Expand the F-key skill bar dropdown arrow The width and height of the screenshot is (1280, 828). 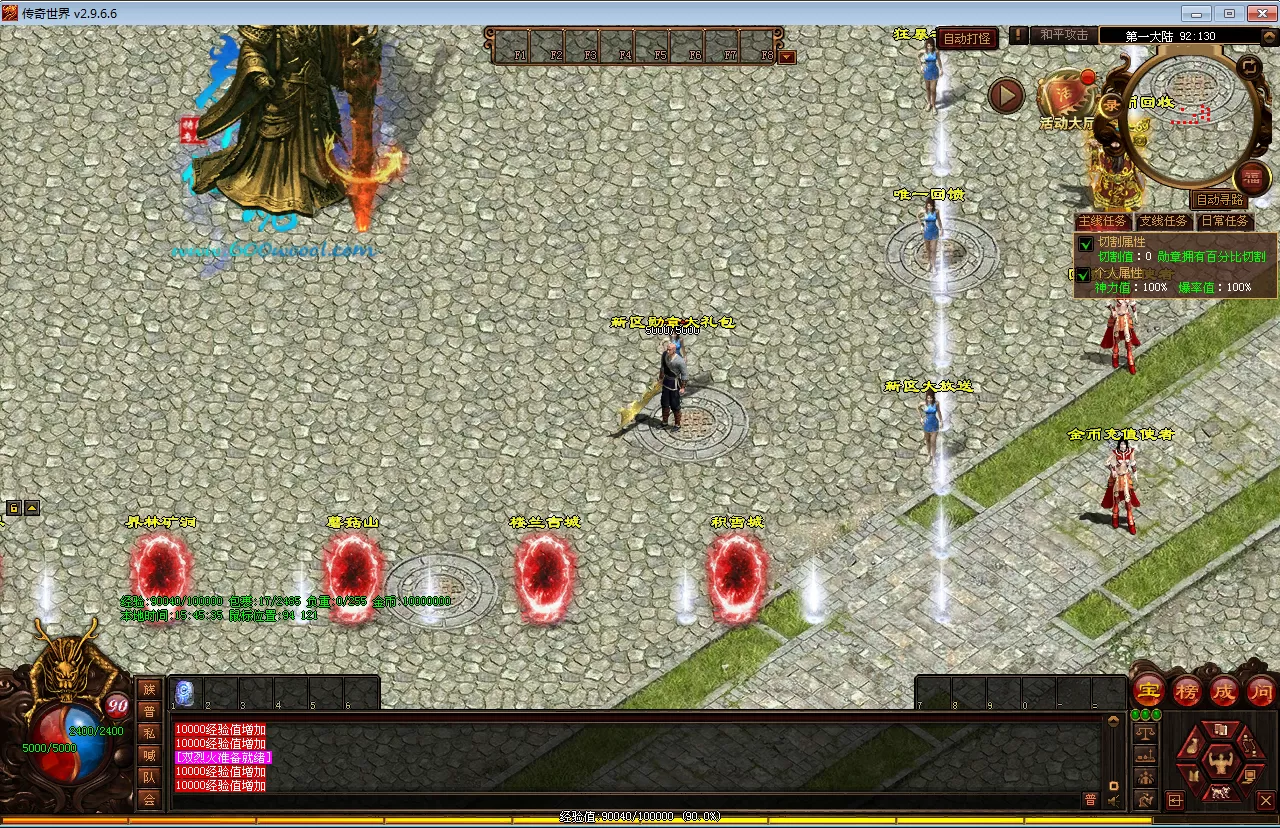point(787,57)
